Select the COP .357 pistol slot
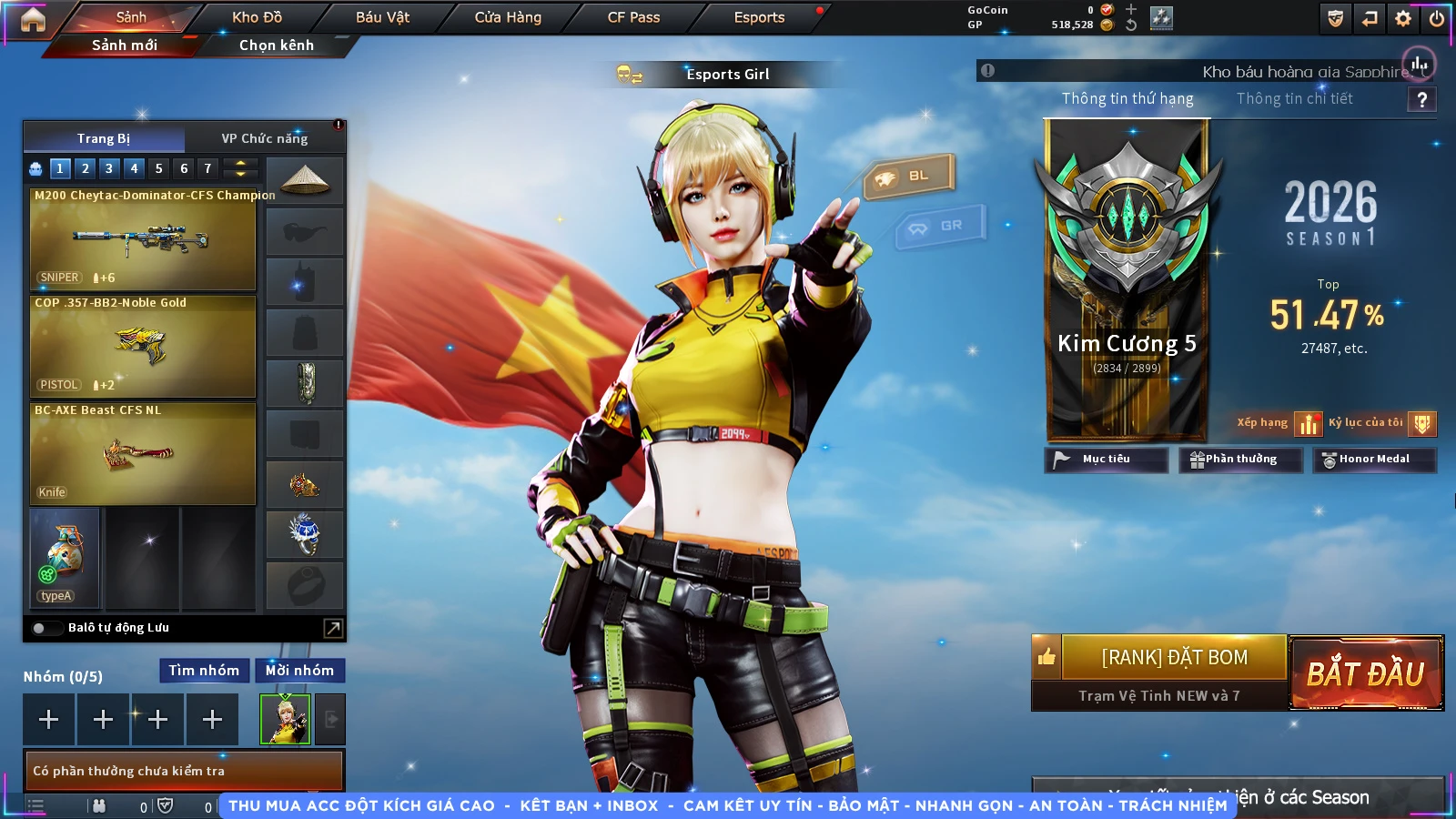This screenshot has height=819, width=1456. [x=143, y=346]
